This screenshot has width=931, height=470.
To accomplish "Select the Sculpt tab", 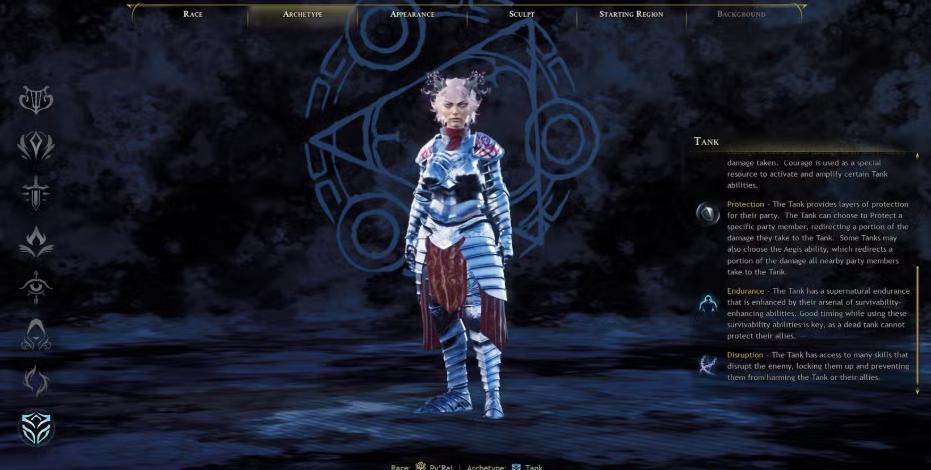I will [x=521, y=14].
